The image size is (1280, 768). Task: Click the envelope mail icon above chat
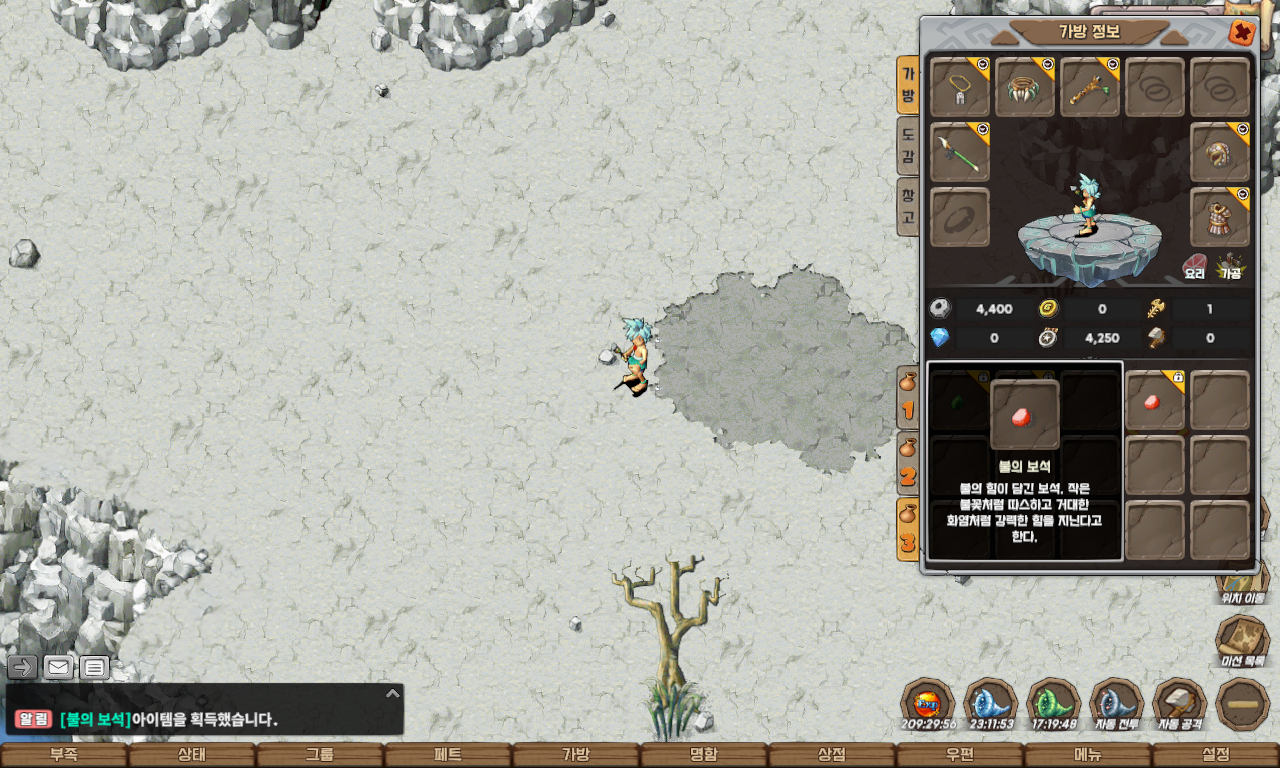point(59,667)
